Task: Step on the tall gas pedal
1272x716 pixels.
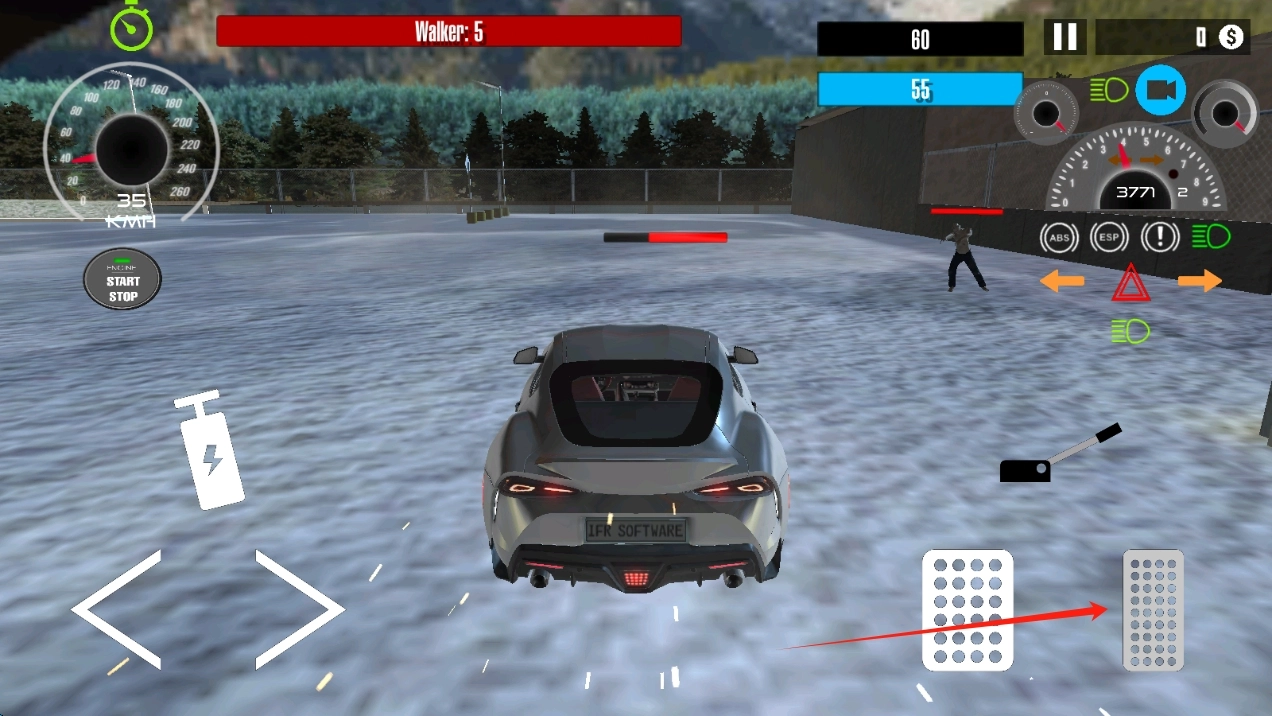Action: tap(1153, 609)
